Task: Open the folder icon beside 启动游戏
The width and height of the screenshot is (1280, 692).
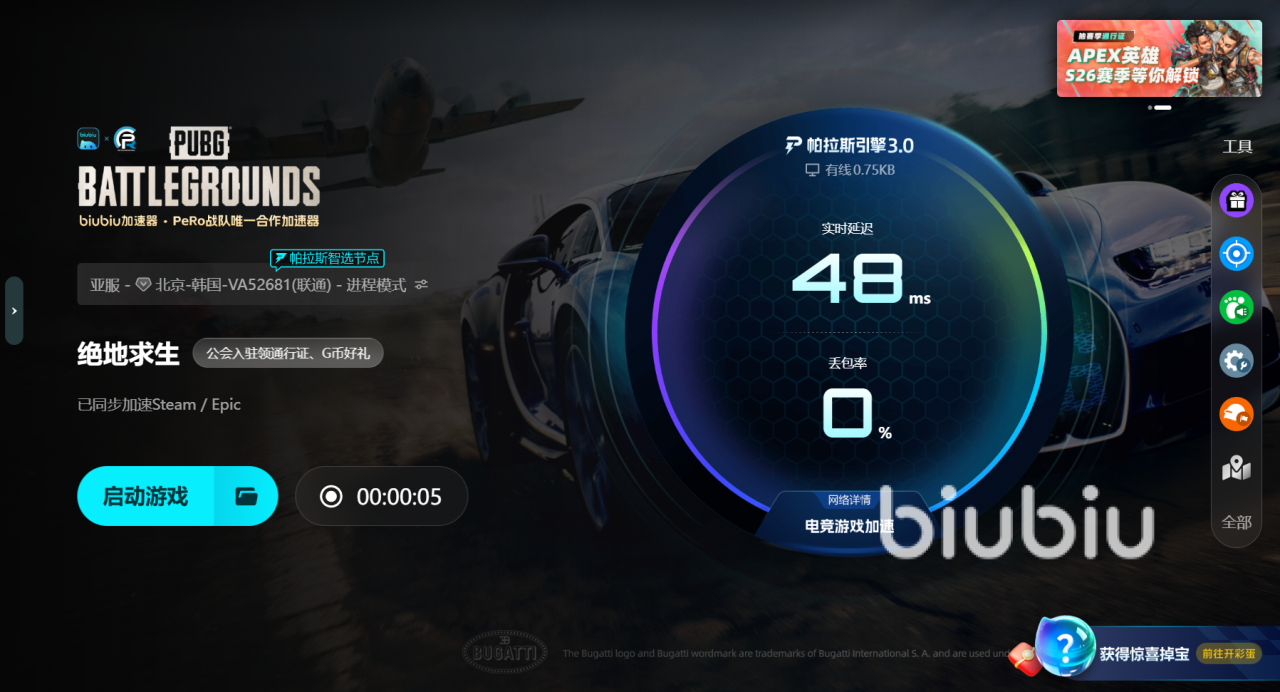Action: [x=246, y=496]
